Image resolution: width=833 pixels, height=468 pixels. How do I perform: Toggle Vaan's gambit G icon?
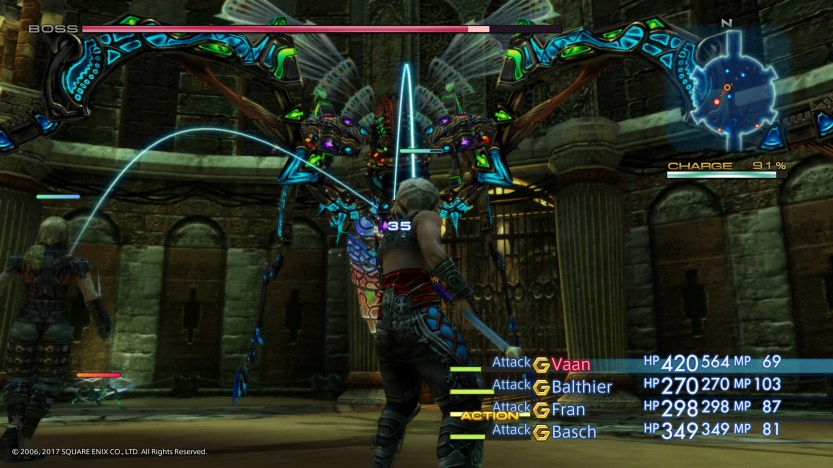pos(541,365)
